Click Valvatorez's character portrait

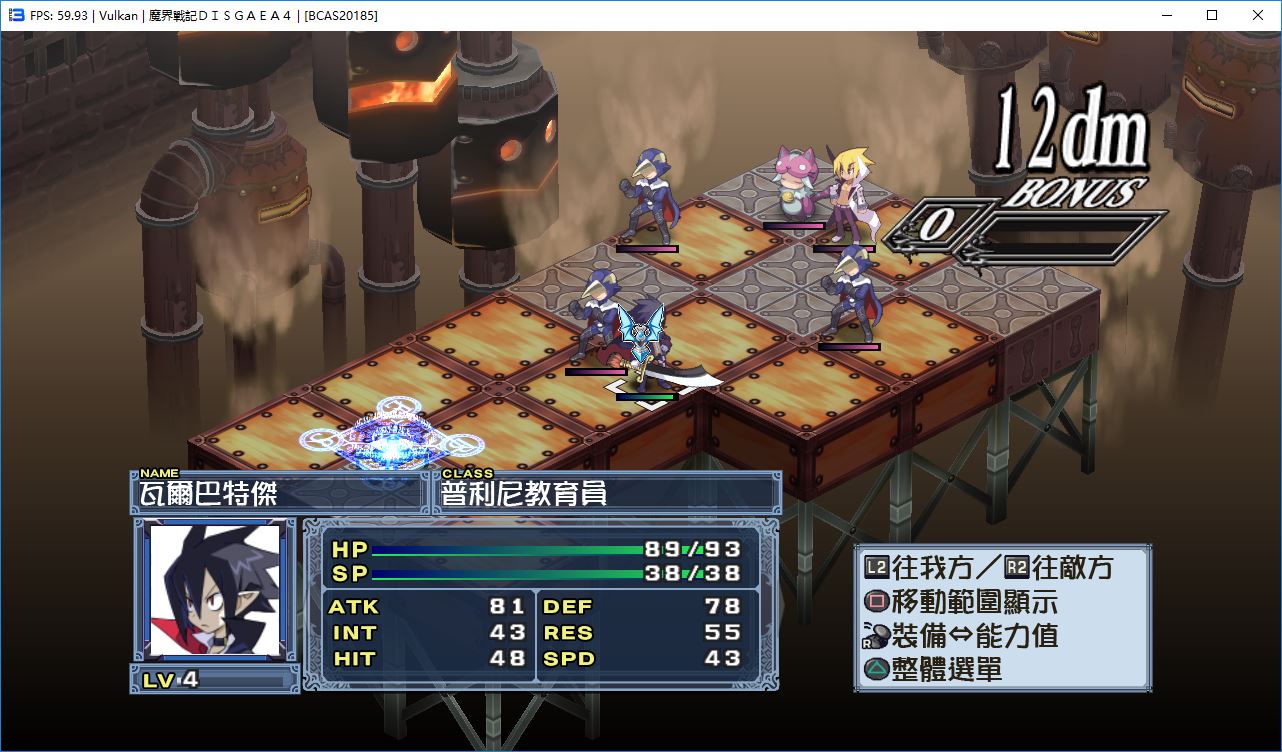[214, 590]
